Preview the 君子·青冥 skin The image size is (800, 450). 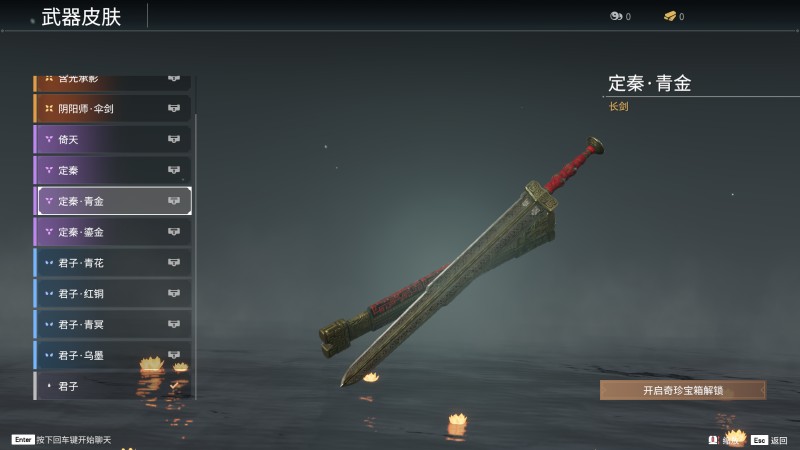pyautogui.click(x=112, y=325)
